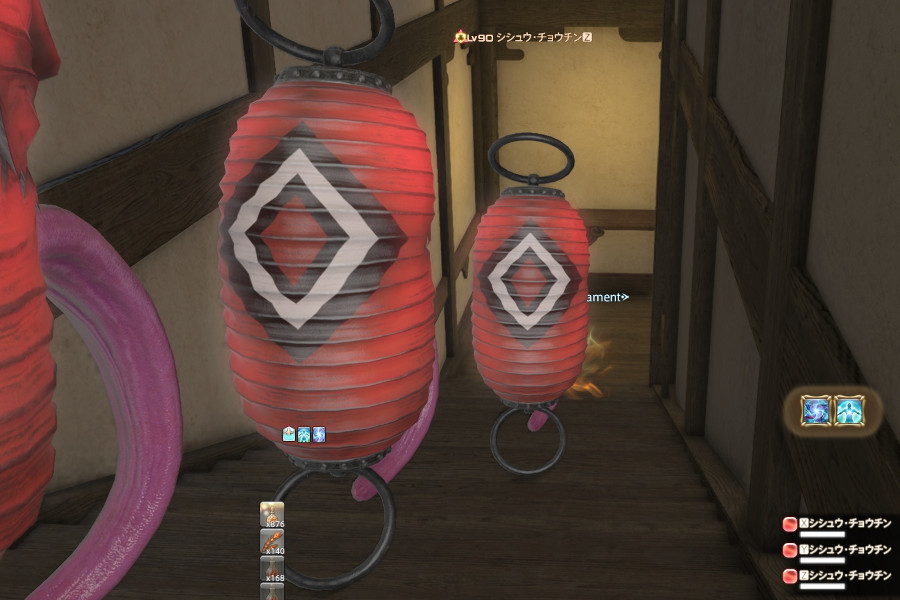Target enemy X シシュウ・チョウチン in the enemy list

point(840,522)
